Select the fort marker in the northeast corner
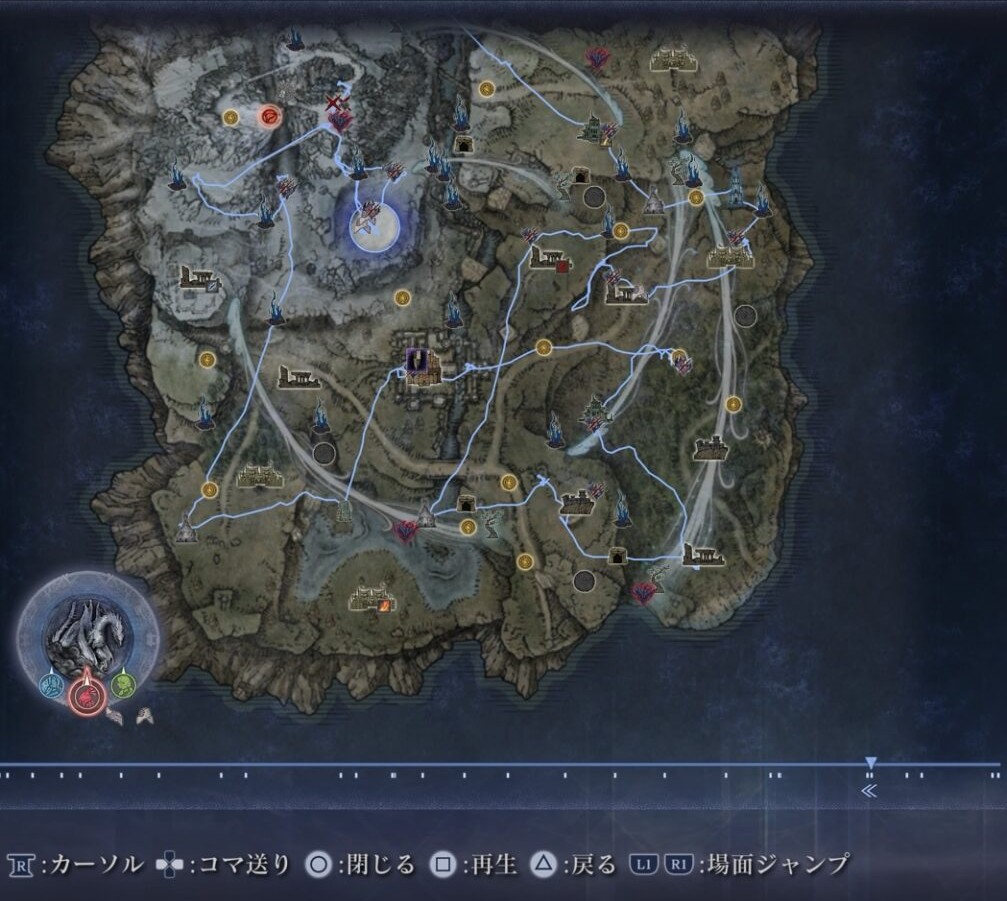Screen dimensions: 1007x901 (671, 58)
